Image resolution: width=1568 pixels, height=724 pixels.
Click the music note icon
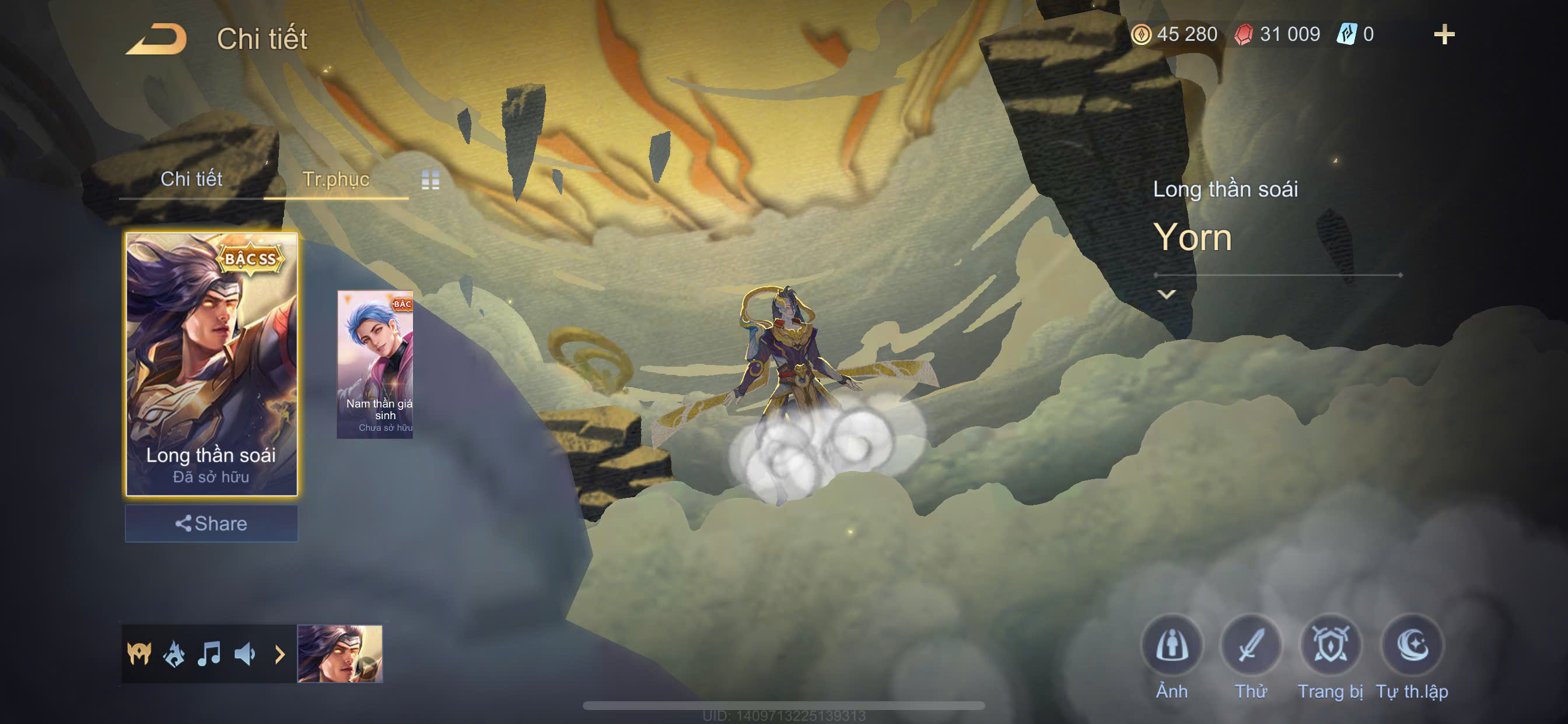pyautogui.click(x=209, y=654)
